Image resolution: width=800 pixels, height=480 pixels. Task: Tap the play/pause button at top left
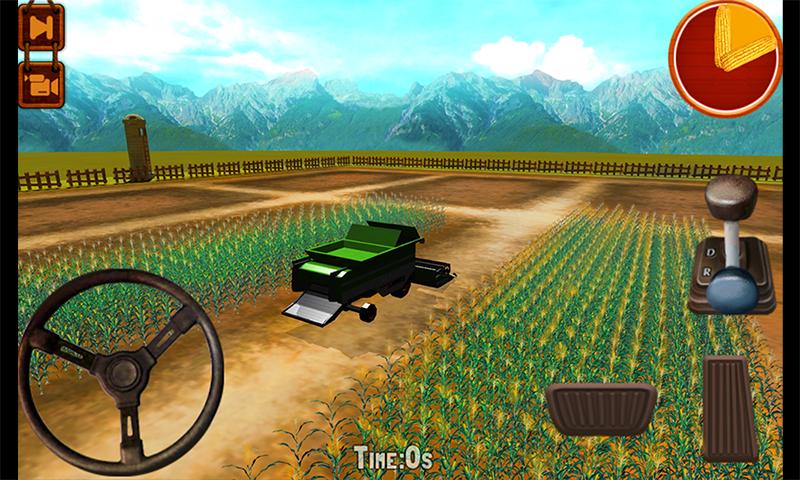41,28
